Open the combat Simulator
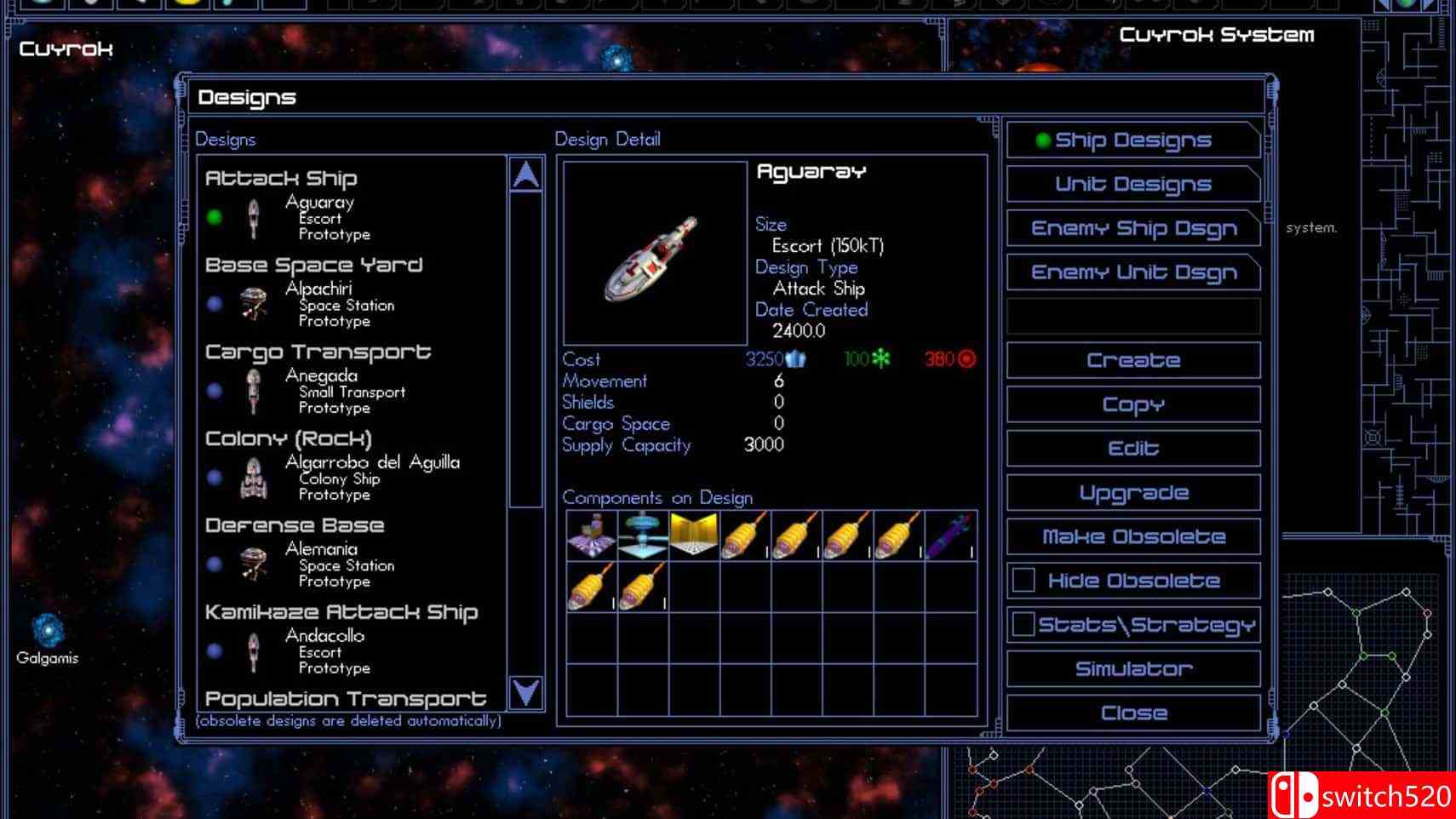Image resolution: width=1456 pixels, height=819 pixels. pos(1132,669)
